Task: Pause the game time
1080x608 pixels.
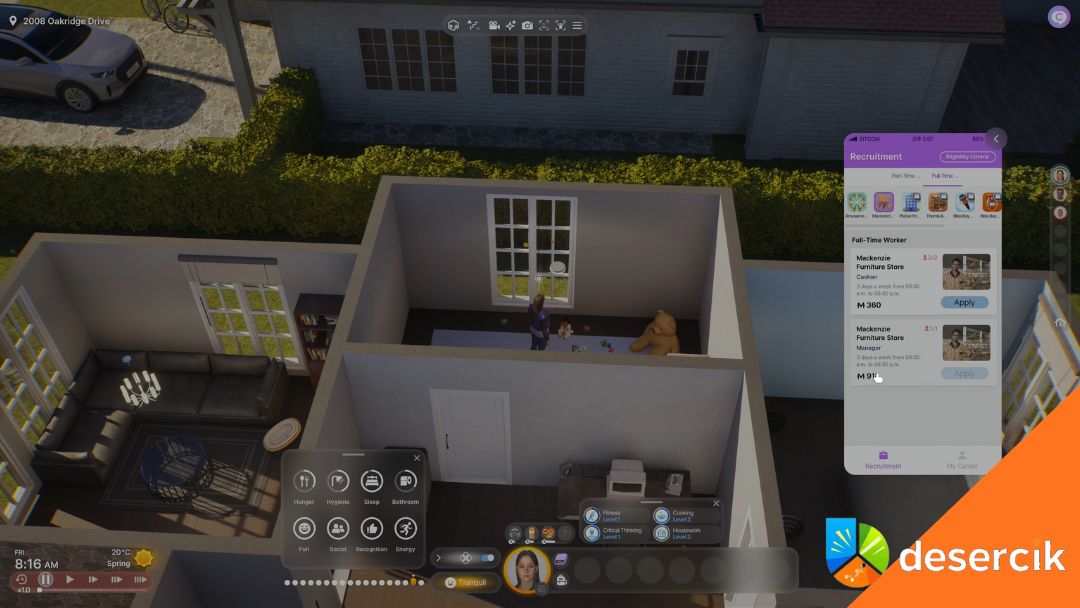Action: [x=46, y=579]
